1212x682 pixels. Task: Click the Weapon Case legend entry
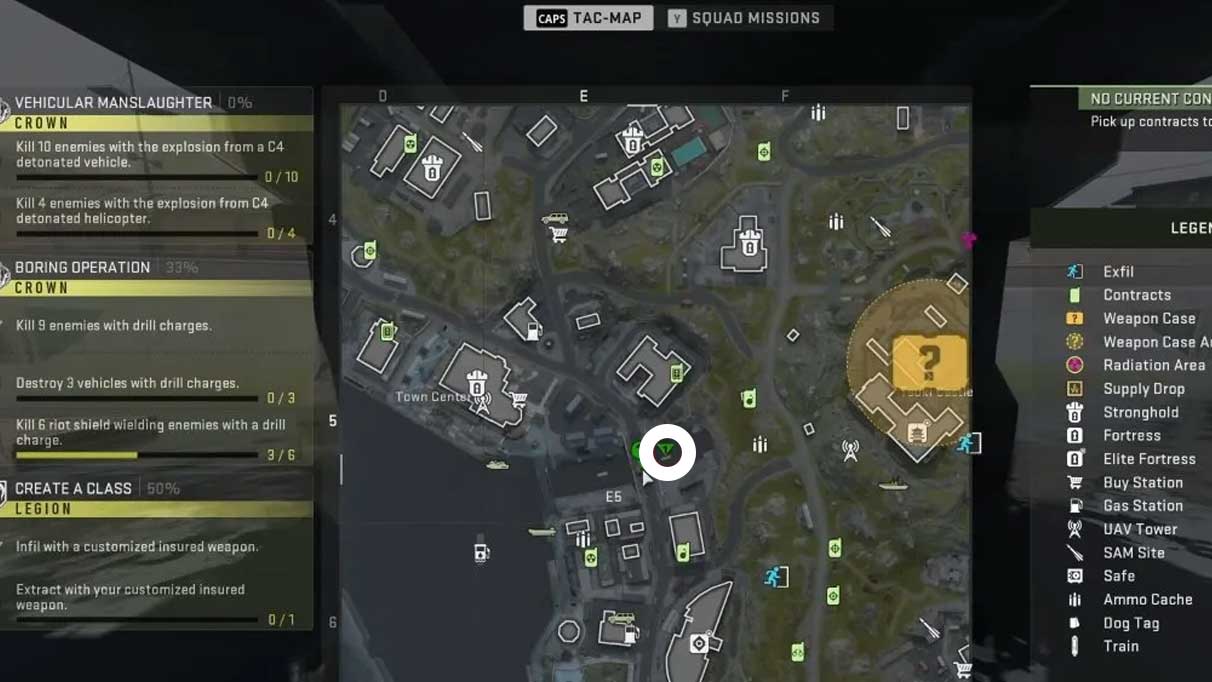pos(1148,318)
